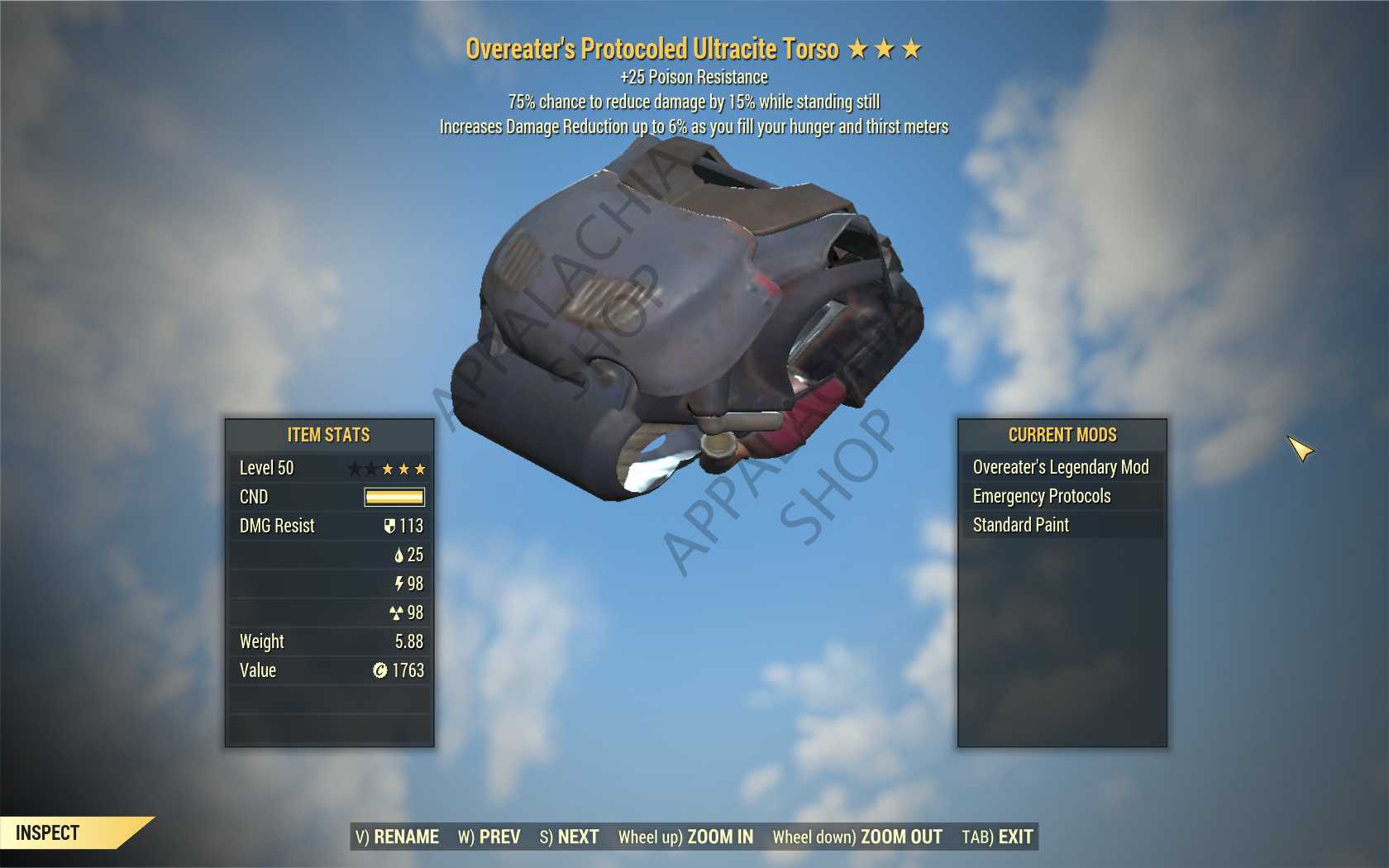Select the cursor arrow icon on the right
1389x868 pixels.
(x=1301, y=449)
